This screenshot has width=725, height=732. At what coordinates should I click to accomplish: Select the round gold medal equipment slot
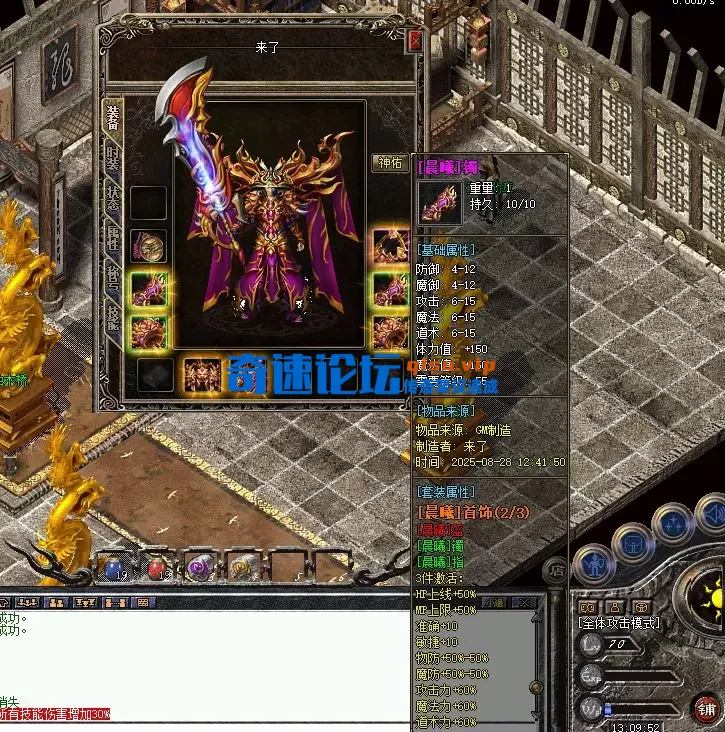[149, 246]
